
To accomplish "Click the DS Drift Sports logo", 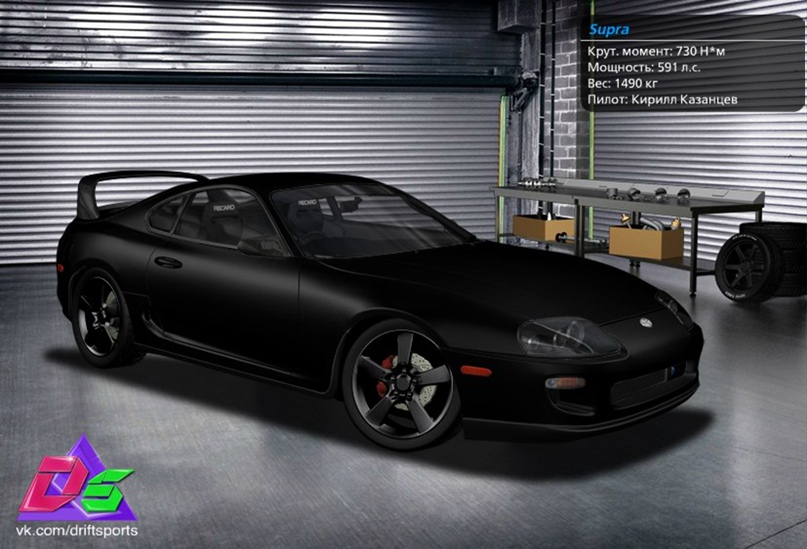I will pos(76,479).
